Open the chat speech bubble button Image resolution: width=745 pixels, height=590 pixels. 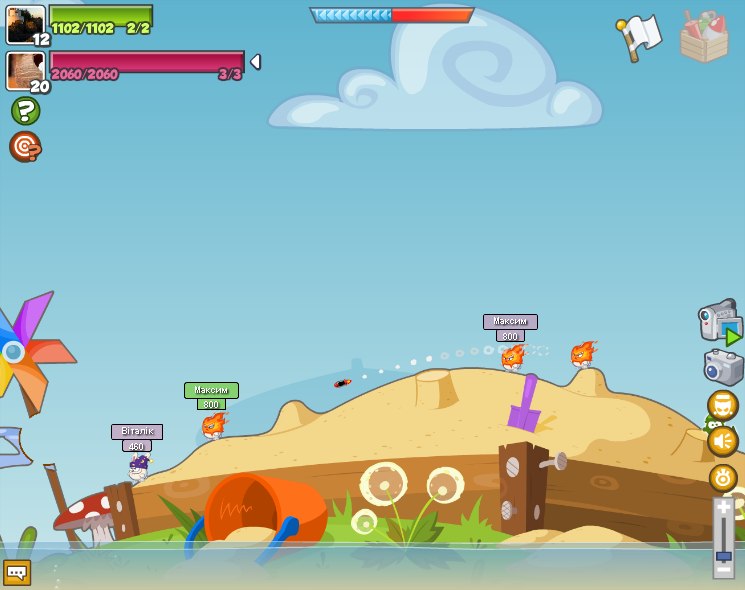pos(17,572)
